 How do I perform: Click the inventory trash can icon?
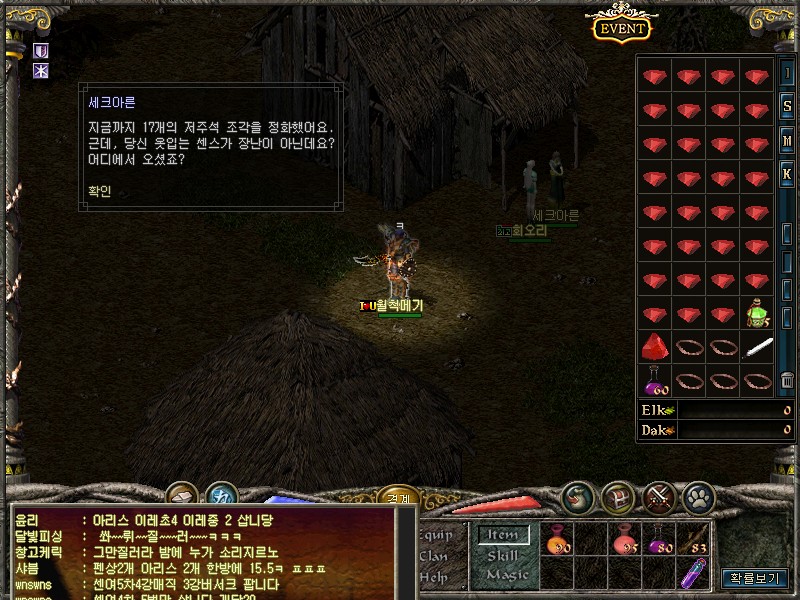pos(787,381)
